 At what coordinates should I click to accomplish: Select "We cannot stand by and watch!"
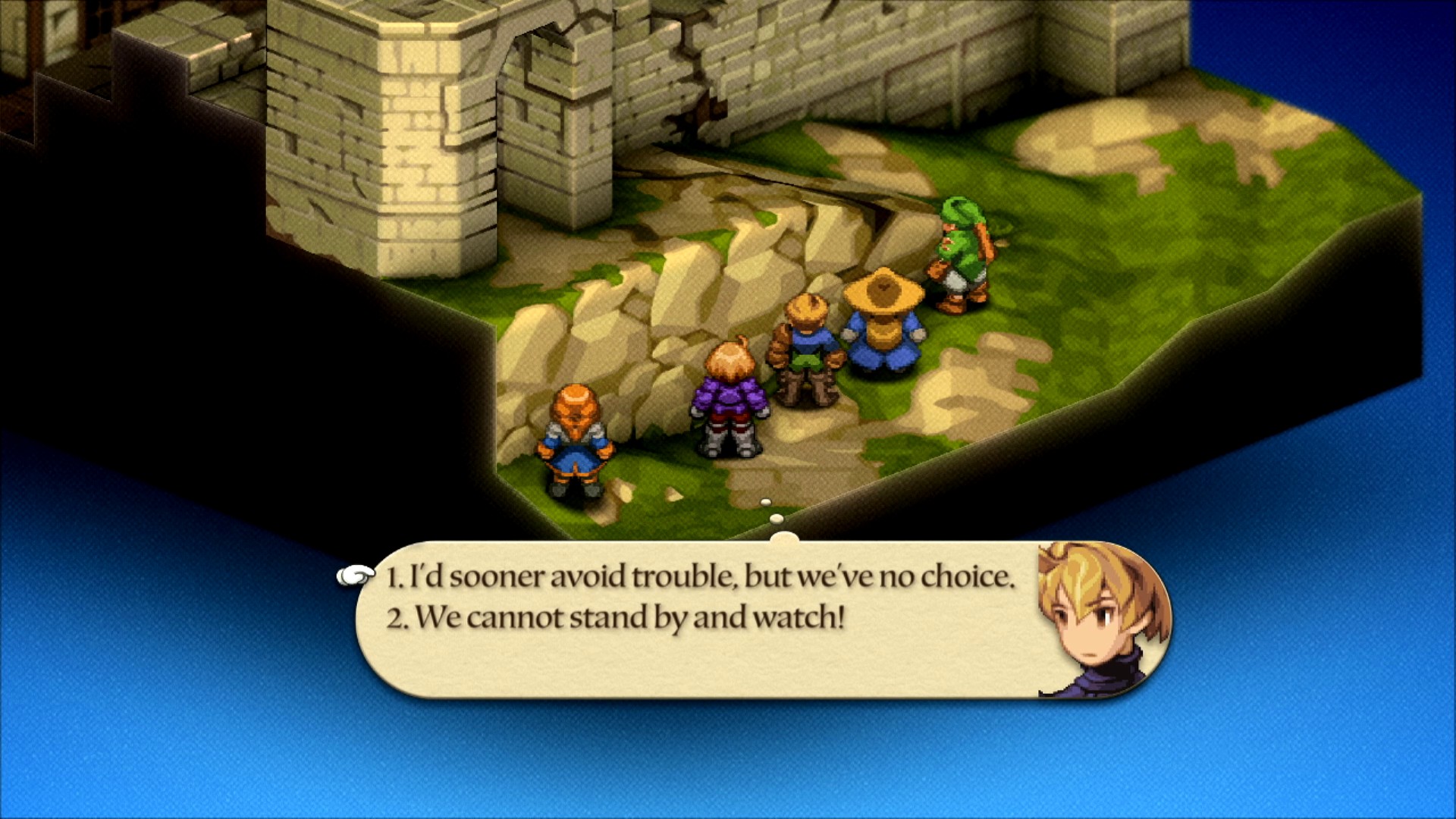[x=615, y=618]
